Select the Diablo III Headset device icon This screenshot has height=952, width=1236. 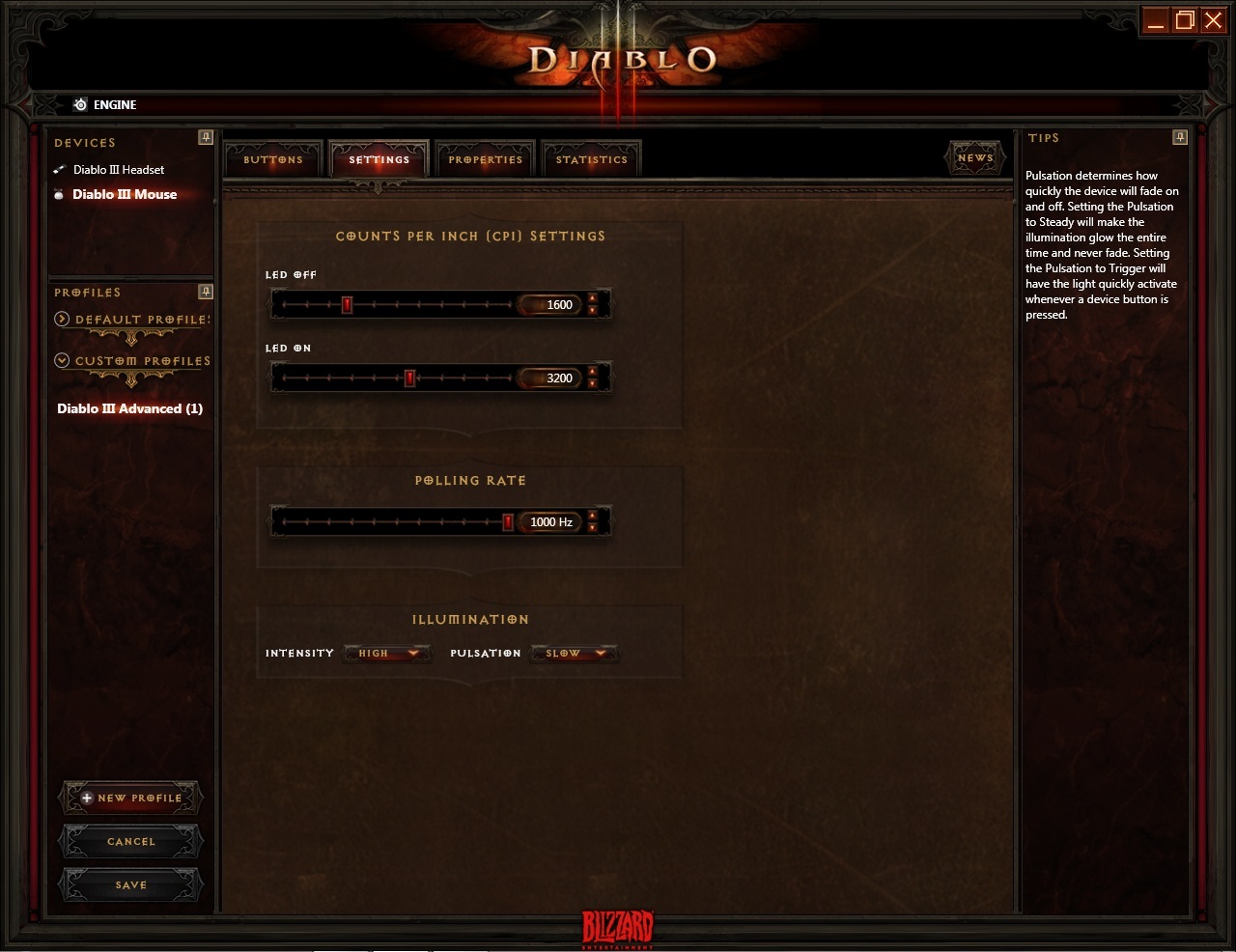(61, 169)
